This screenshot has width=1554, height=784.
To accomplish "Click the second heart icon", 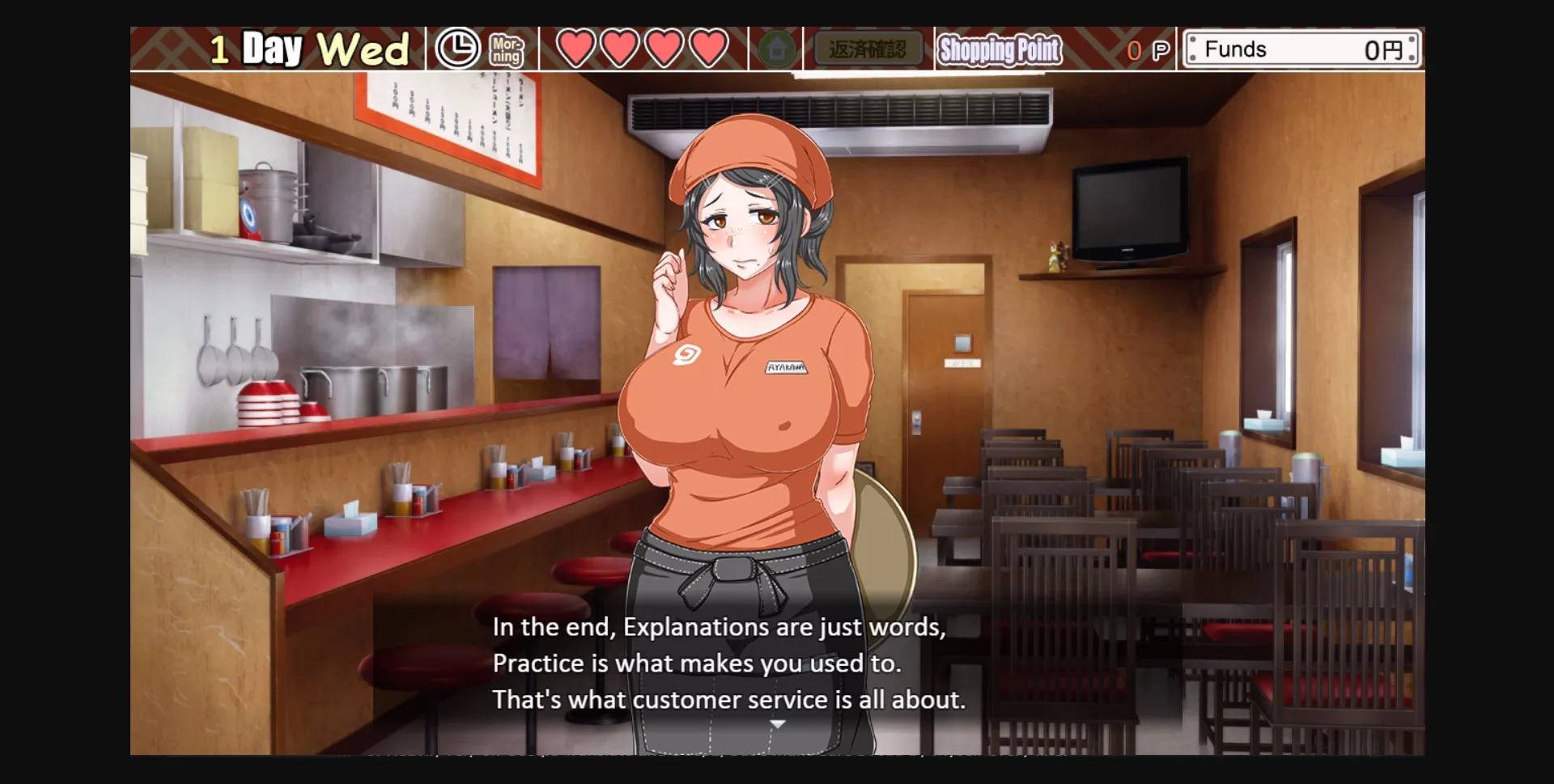I will [x=622, y=49].
